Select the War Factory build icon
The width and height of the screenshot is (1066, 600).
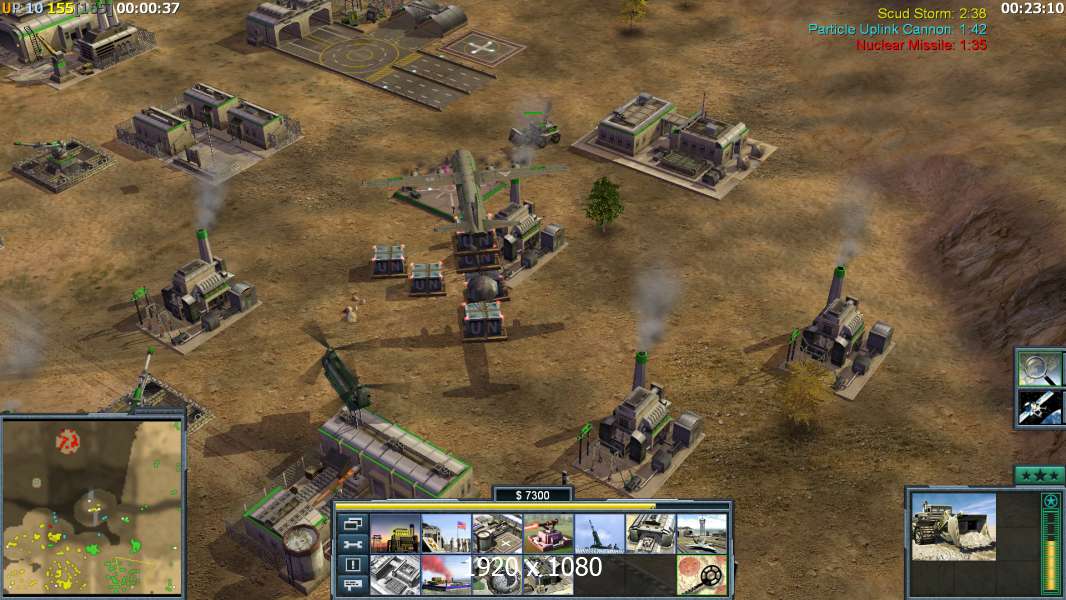pyautogui.click(x=650, y=534)
